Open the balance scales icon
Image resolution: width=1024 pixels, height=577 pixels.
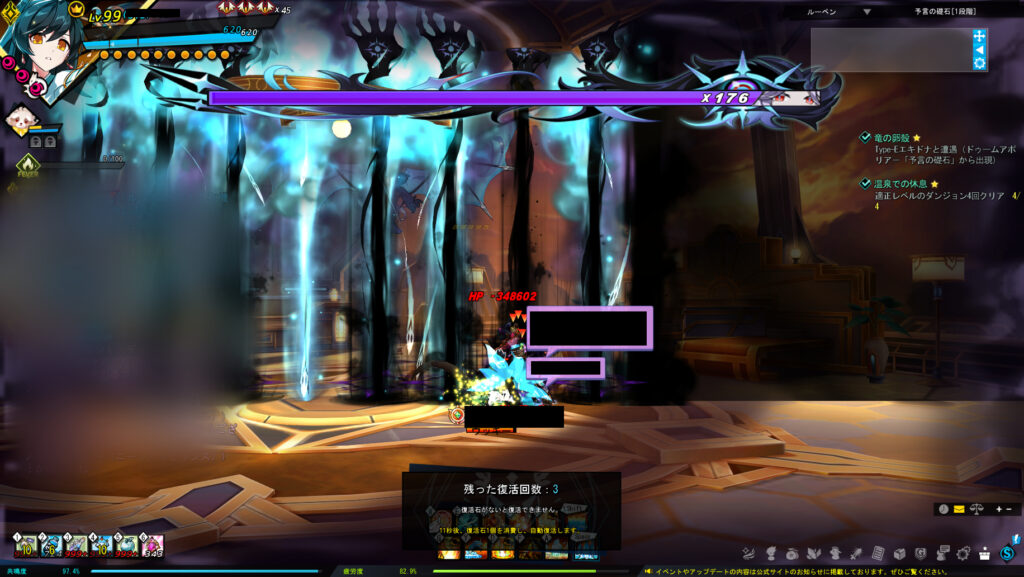[x=975, y=509]
